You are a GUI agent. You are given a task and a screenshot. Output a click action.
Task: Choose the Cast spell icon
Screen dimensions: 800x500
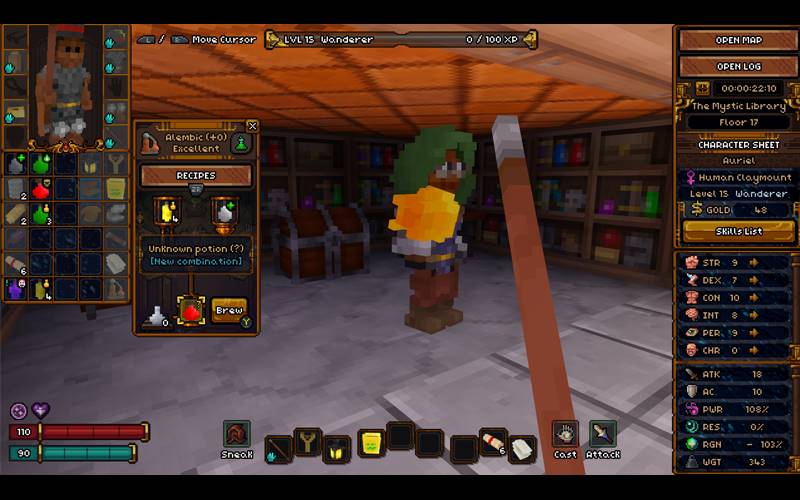point(565,433)
